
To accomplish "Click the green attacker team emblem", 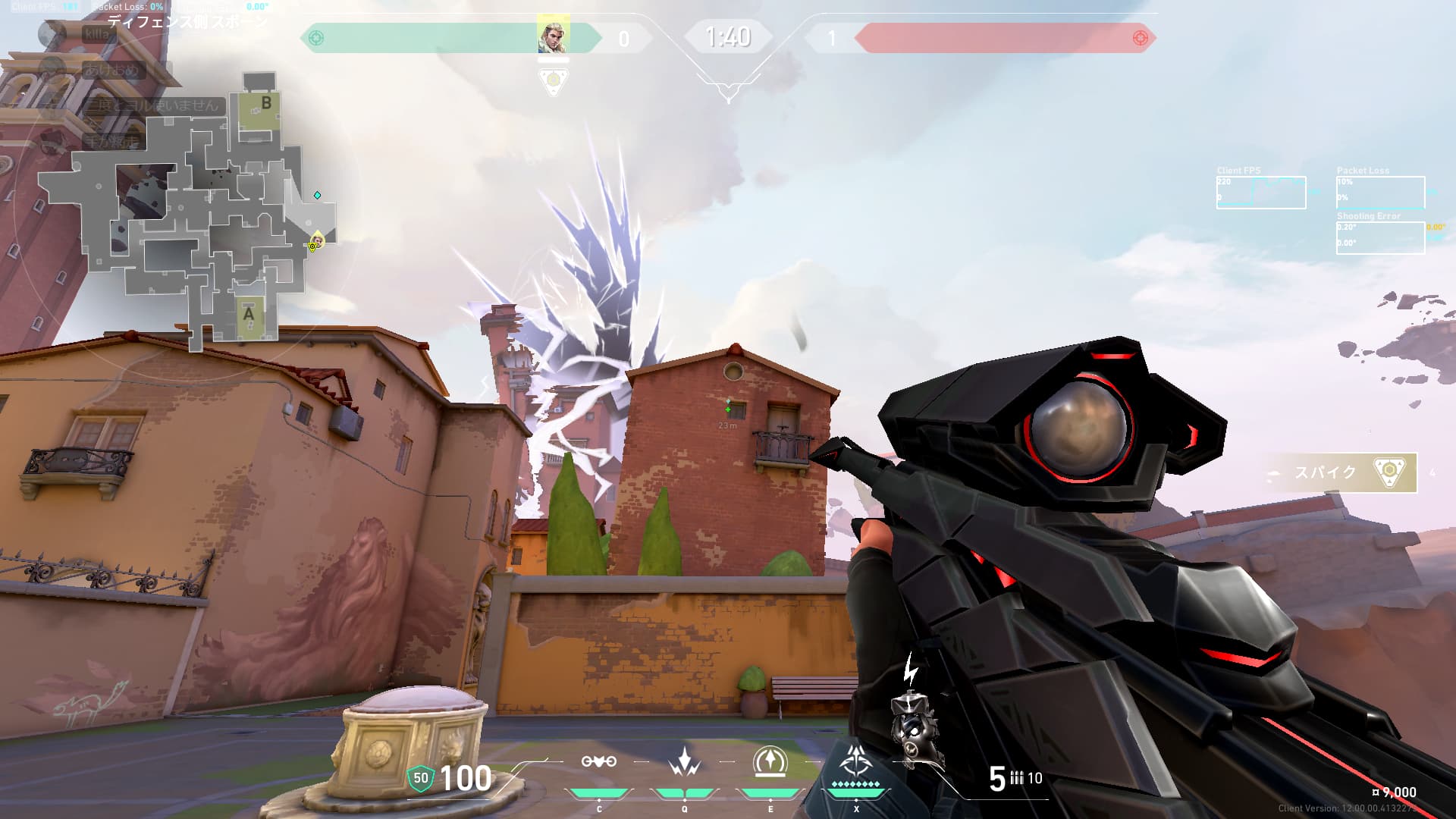I will point(316,38).
